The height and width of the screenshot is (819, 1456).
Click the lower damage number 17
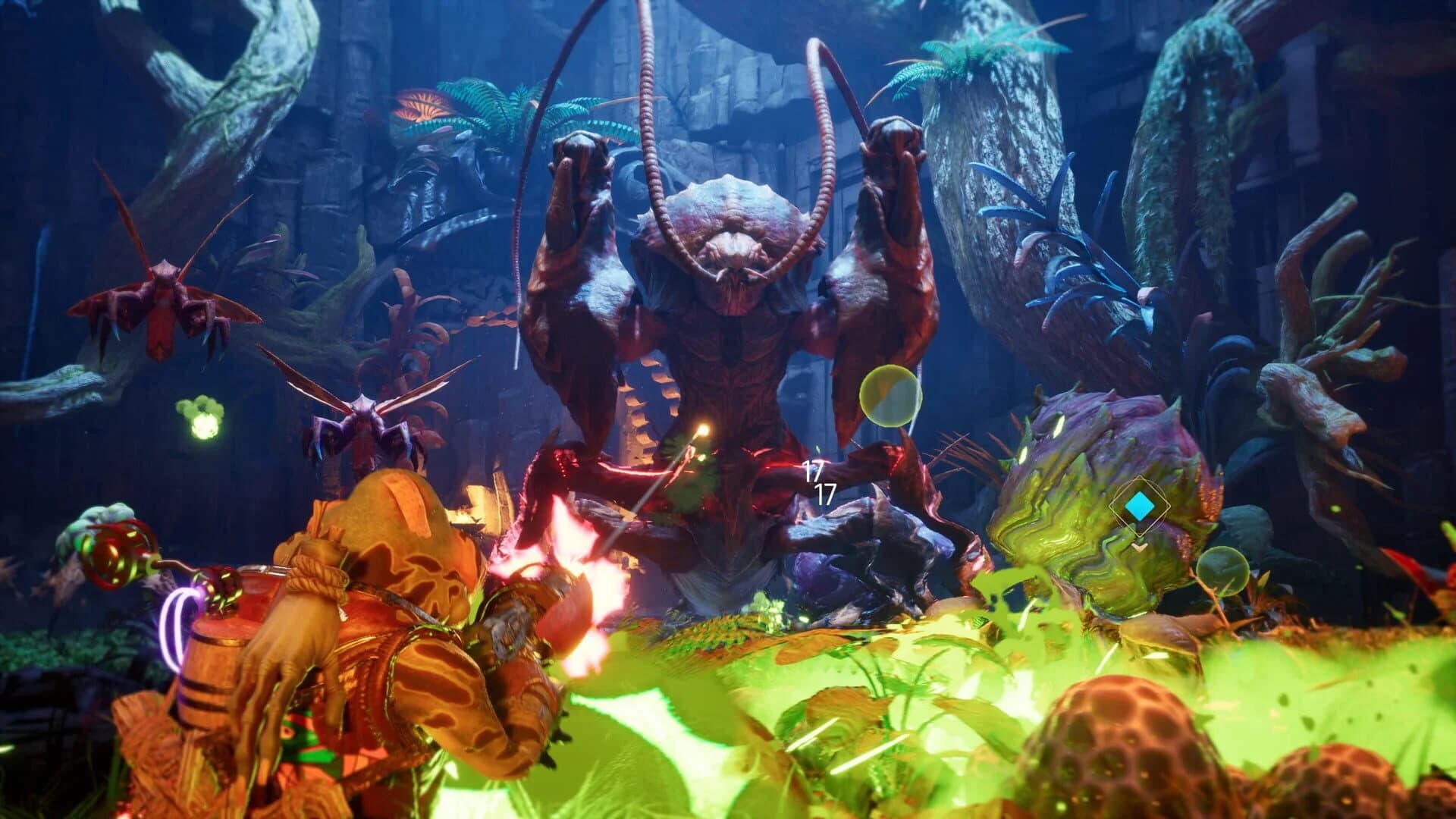point(824,494)
